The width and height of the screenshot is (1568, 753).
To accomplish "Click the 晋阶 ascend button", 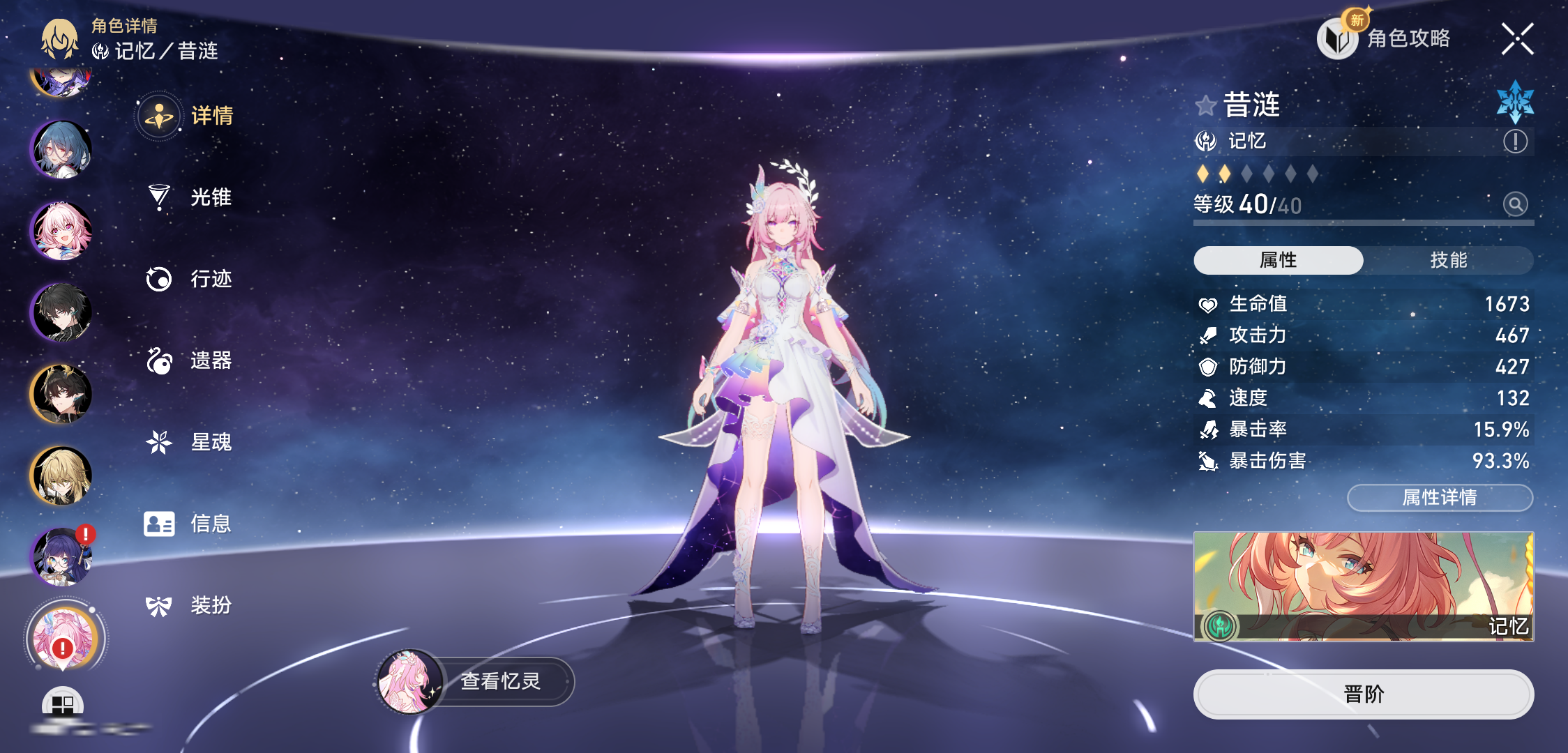I will pos(1363,694).
